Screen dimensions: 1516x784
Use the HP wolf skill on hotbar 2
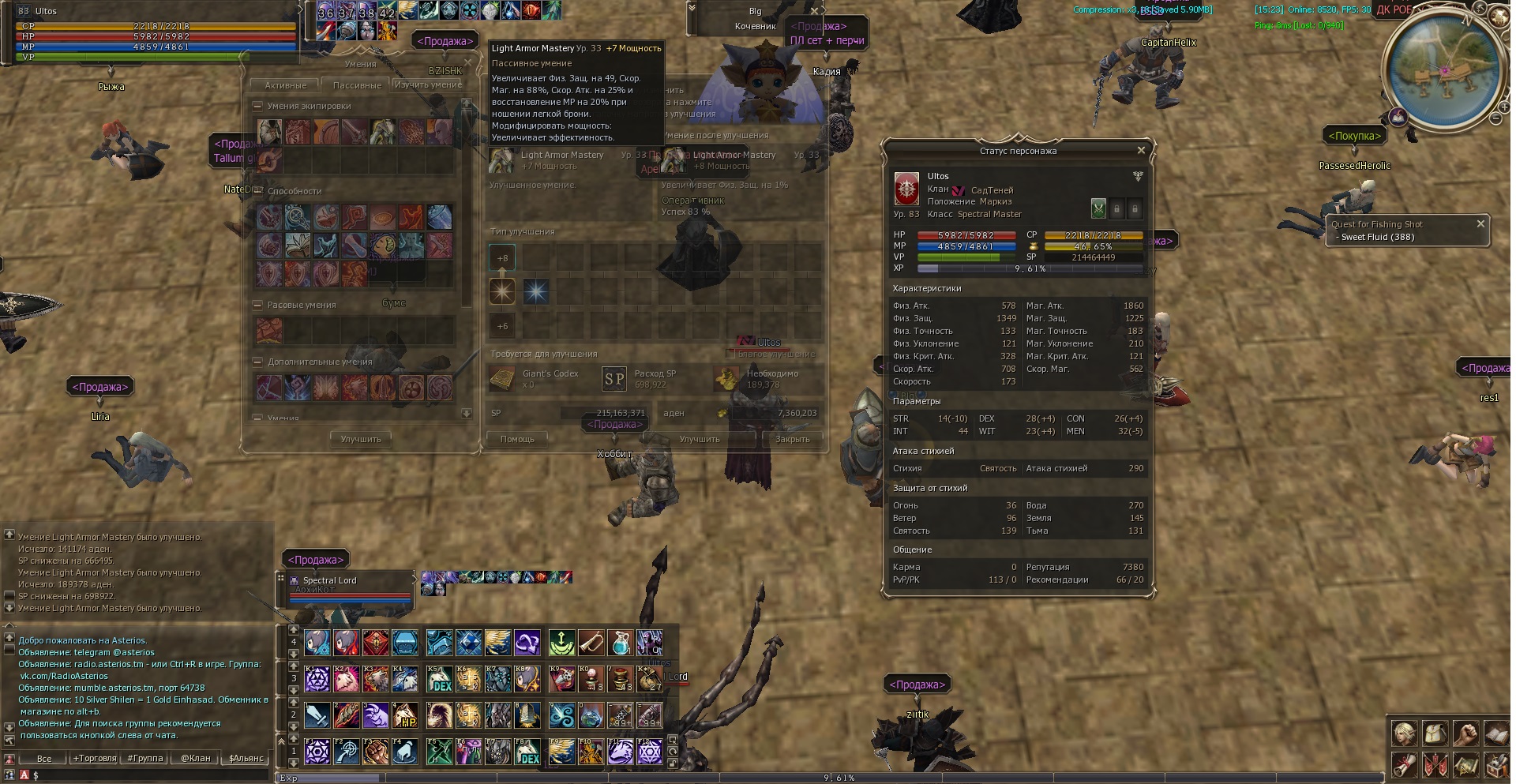(x=404, y=715)
